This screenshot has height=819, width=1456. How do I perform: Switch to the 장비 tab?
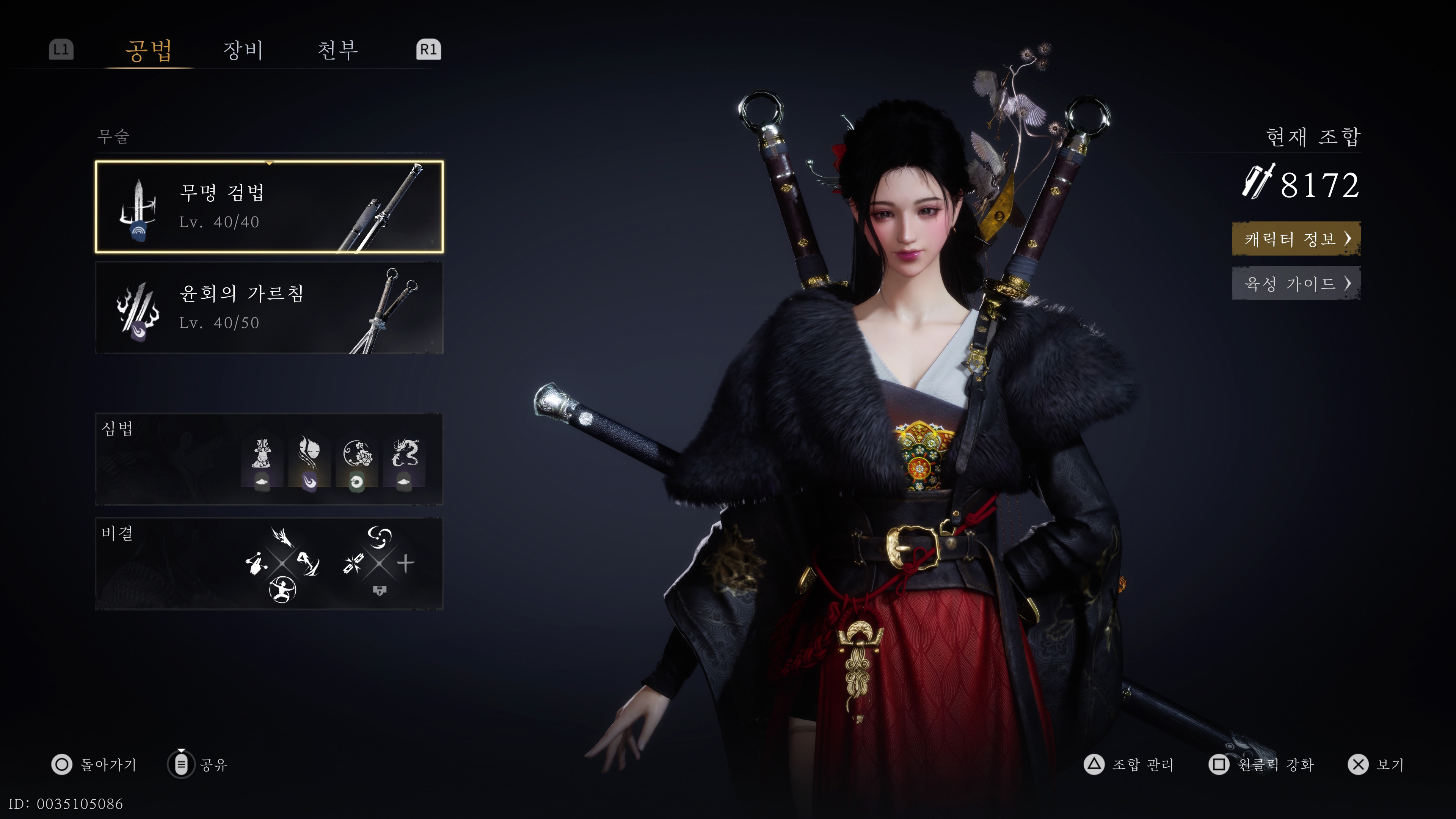coord(243,50)
